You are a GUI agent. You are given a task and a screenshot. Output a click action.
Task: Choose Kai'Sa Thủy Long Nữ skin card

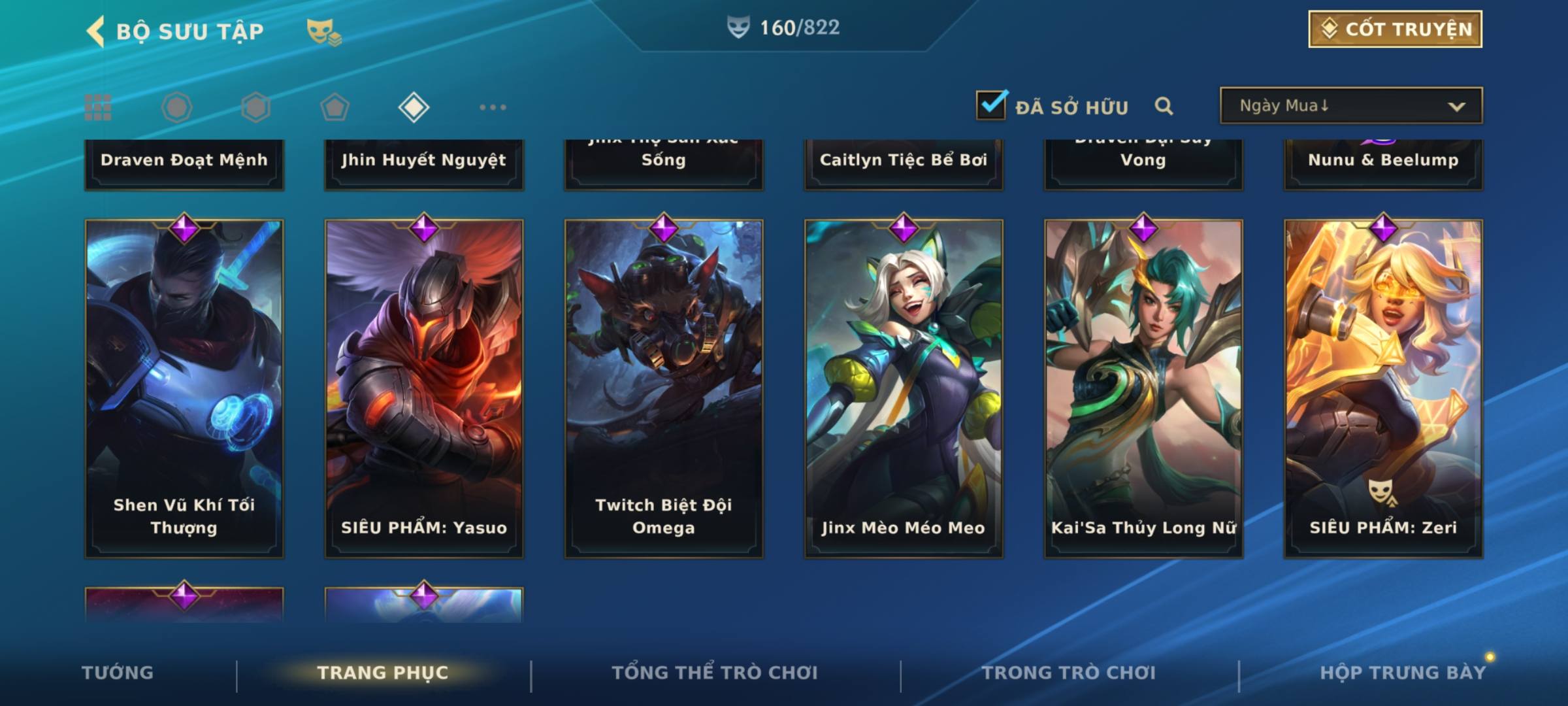[x=1143, y=388]
